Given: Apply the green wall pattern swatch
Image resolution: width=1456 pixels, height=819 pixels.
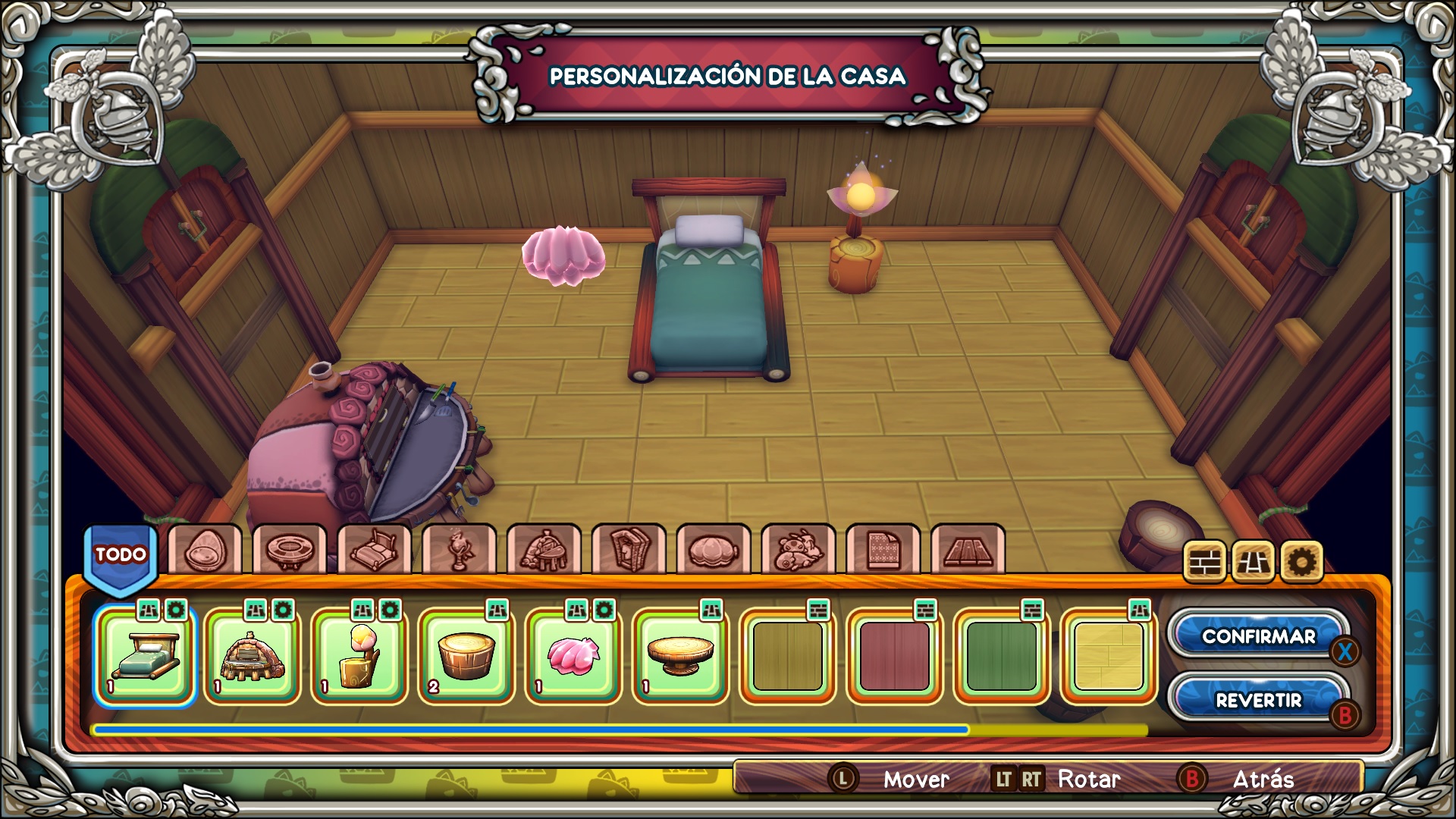Looking at the screenshot, I should pyautogui.click(x=1001, y=657).
